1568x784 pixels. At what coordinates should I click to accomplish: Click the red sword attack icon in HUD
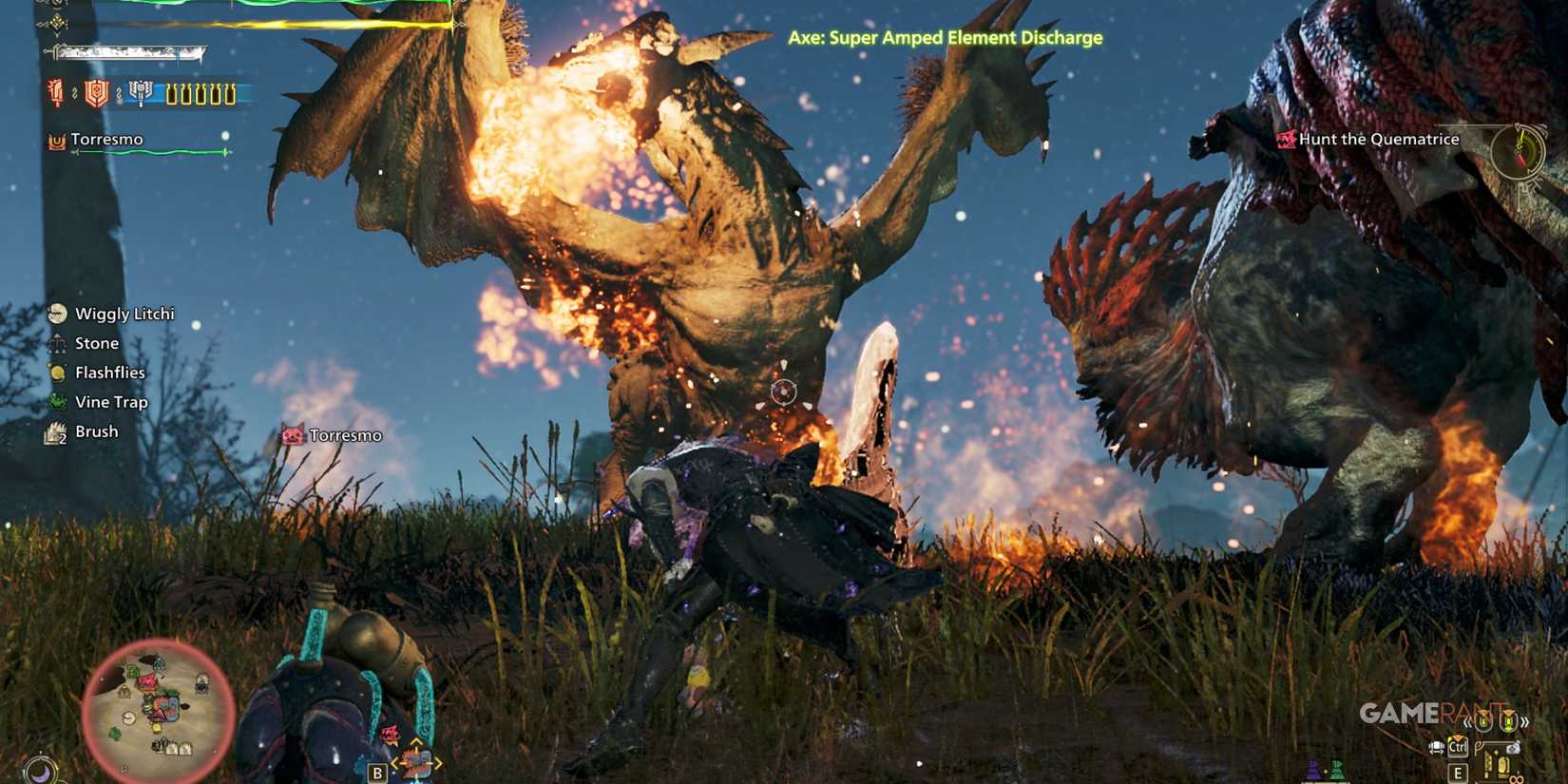(57, 93)
